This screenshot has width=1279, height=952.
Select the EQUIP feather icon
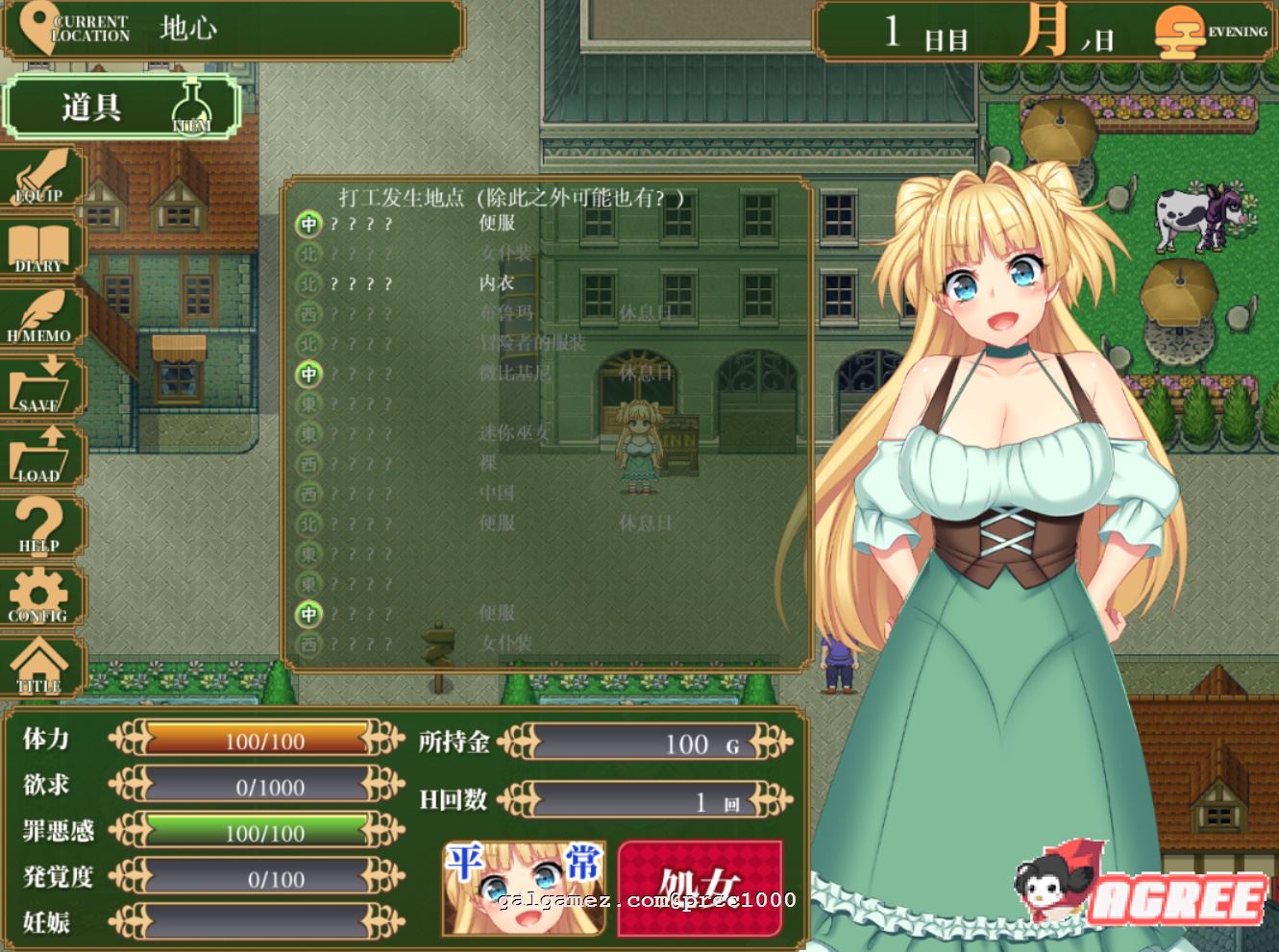(40, 178)
